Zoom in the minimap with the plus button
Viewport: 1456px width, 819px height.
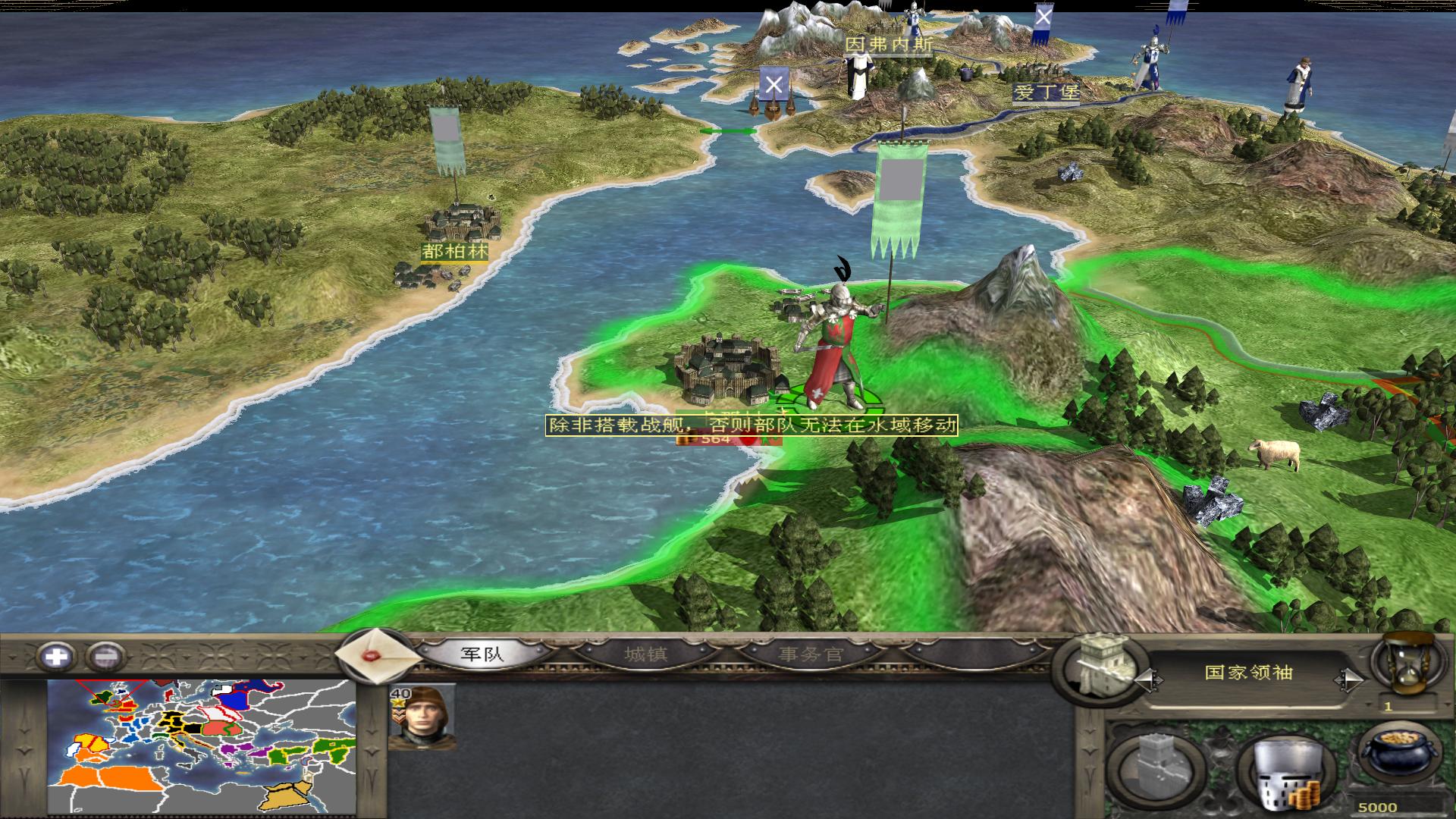pos(57,656)
